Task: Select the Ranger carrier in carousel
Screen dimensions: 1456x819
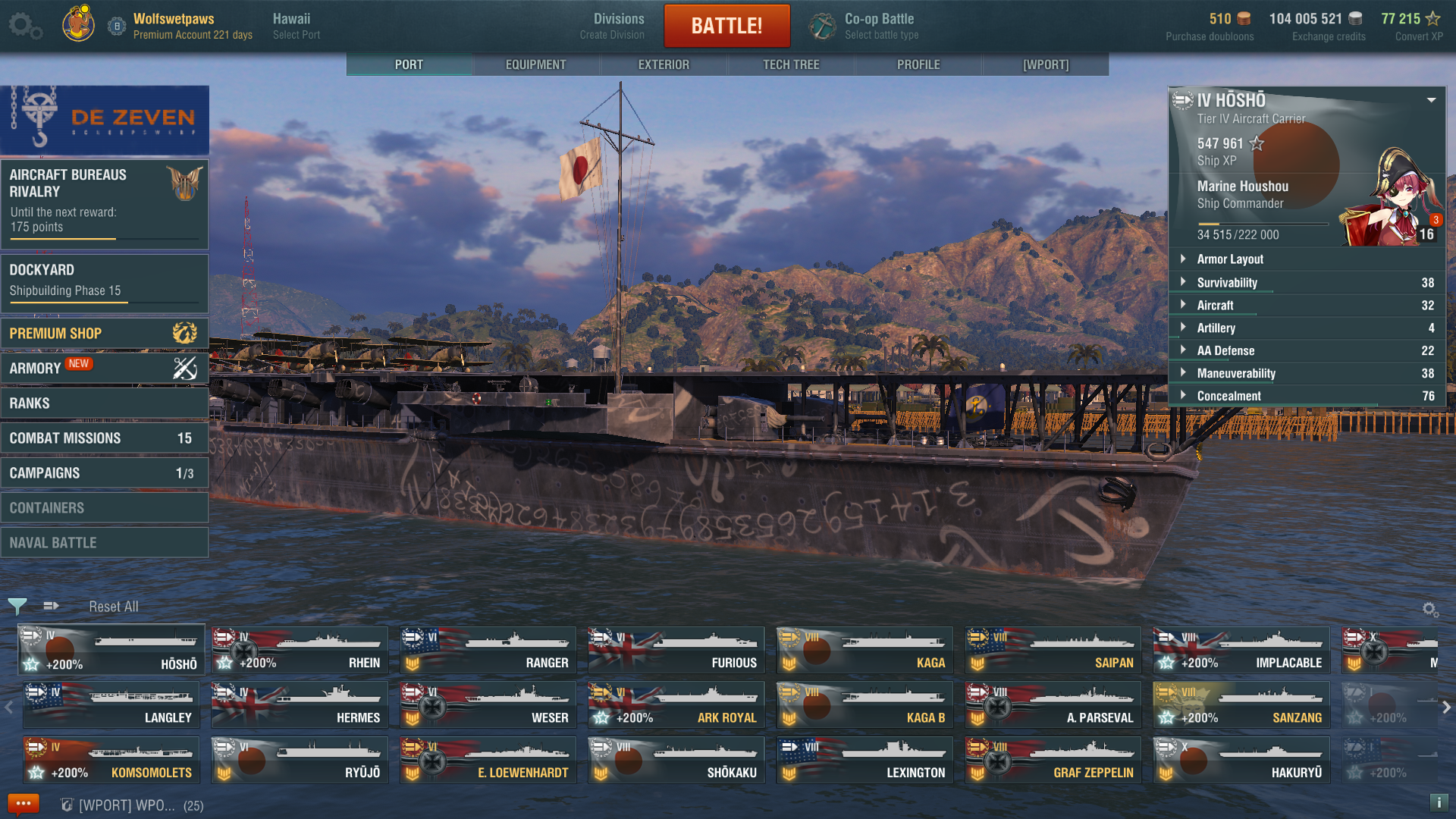Action: 488,651
